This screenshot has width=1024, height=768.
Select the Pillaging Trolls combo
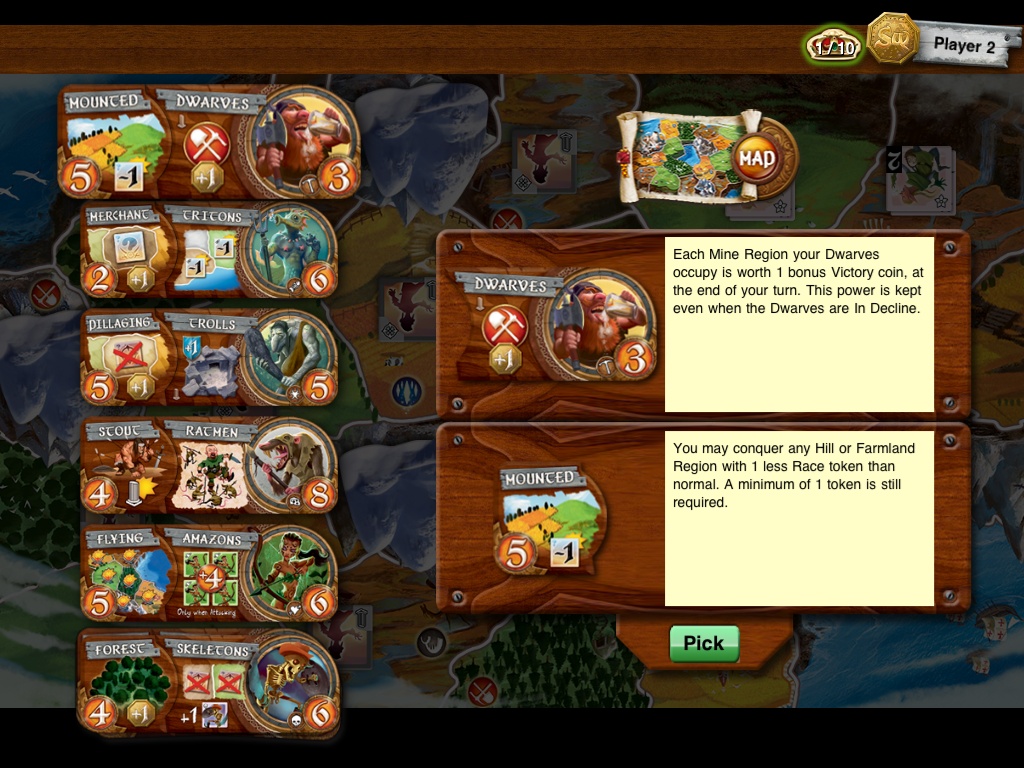coord(209,358)
